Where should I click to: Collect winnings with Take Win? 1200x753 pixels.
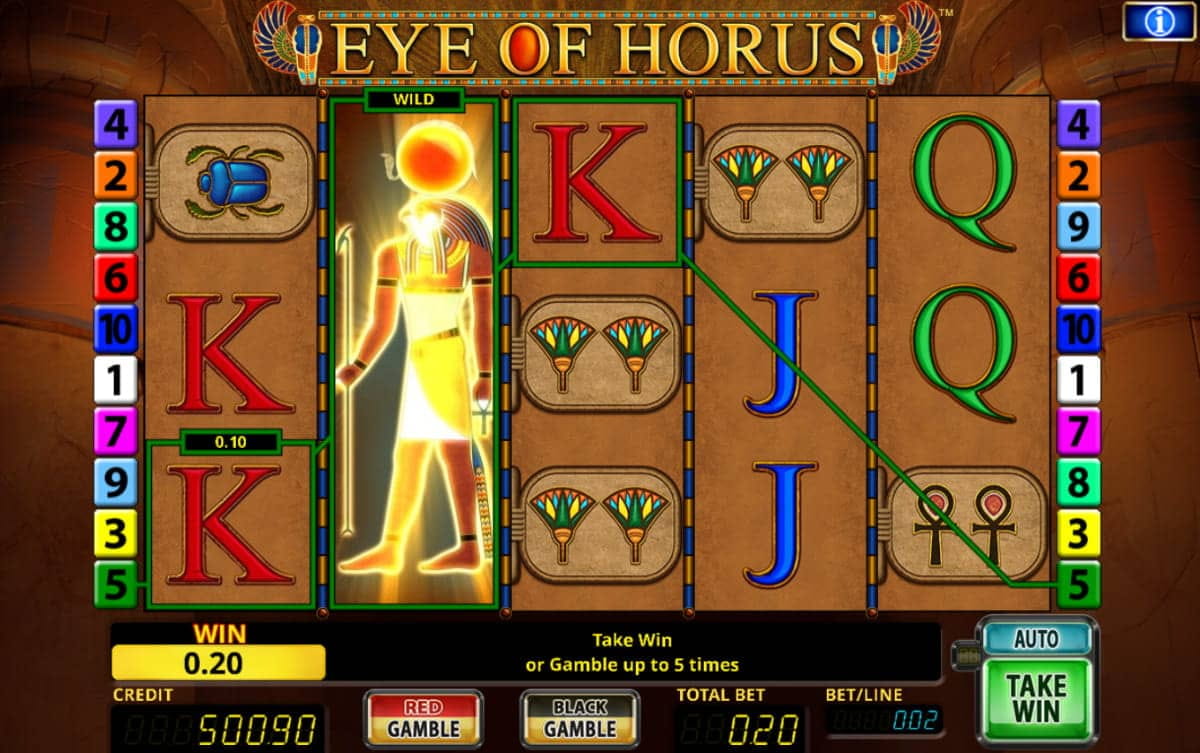[1036, 699]
